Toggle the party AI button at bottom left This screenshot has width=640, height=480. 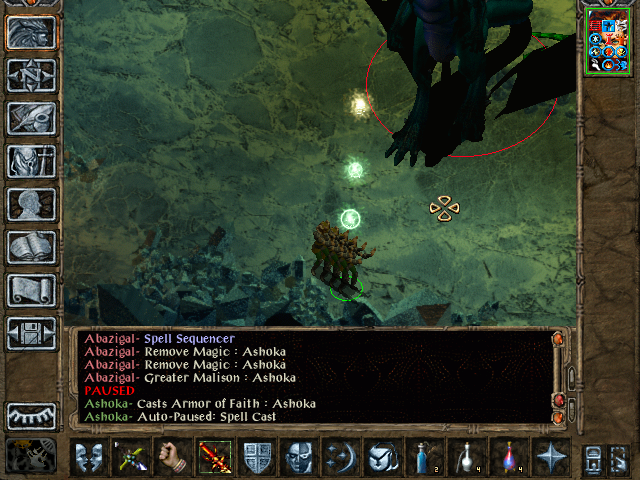[x=31, y=456]
